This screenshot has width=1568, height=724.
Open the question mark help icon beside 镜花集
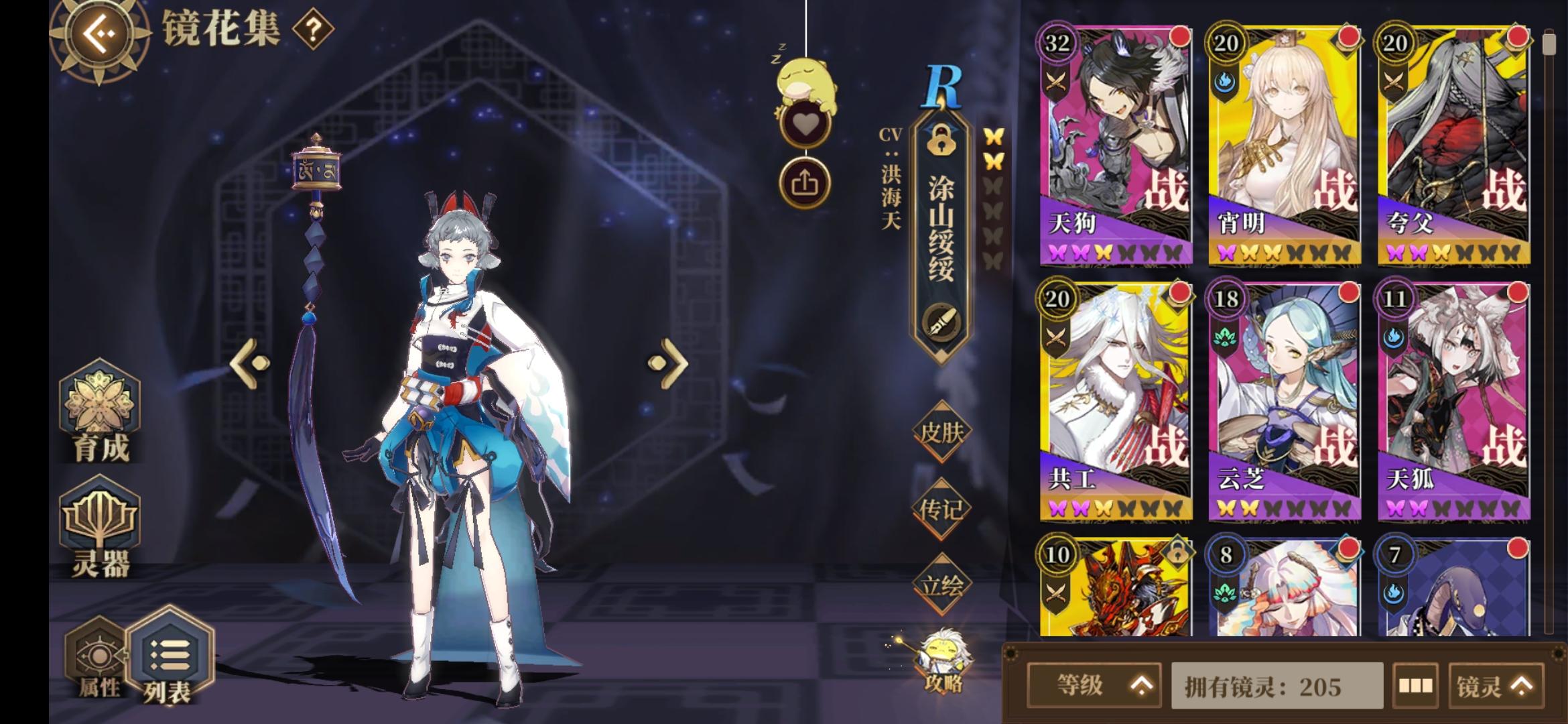click(x=312, y=29)
